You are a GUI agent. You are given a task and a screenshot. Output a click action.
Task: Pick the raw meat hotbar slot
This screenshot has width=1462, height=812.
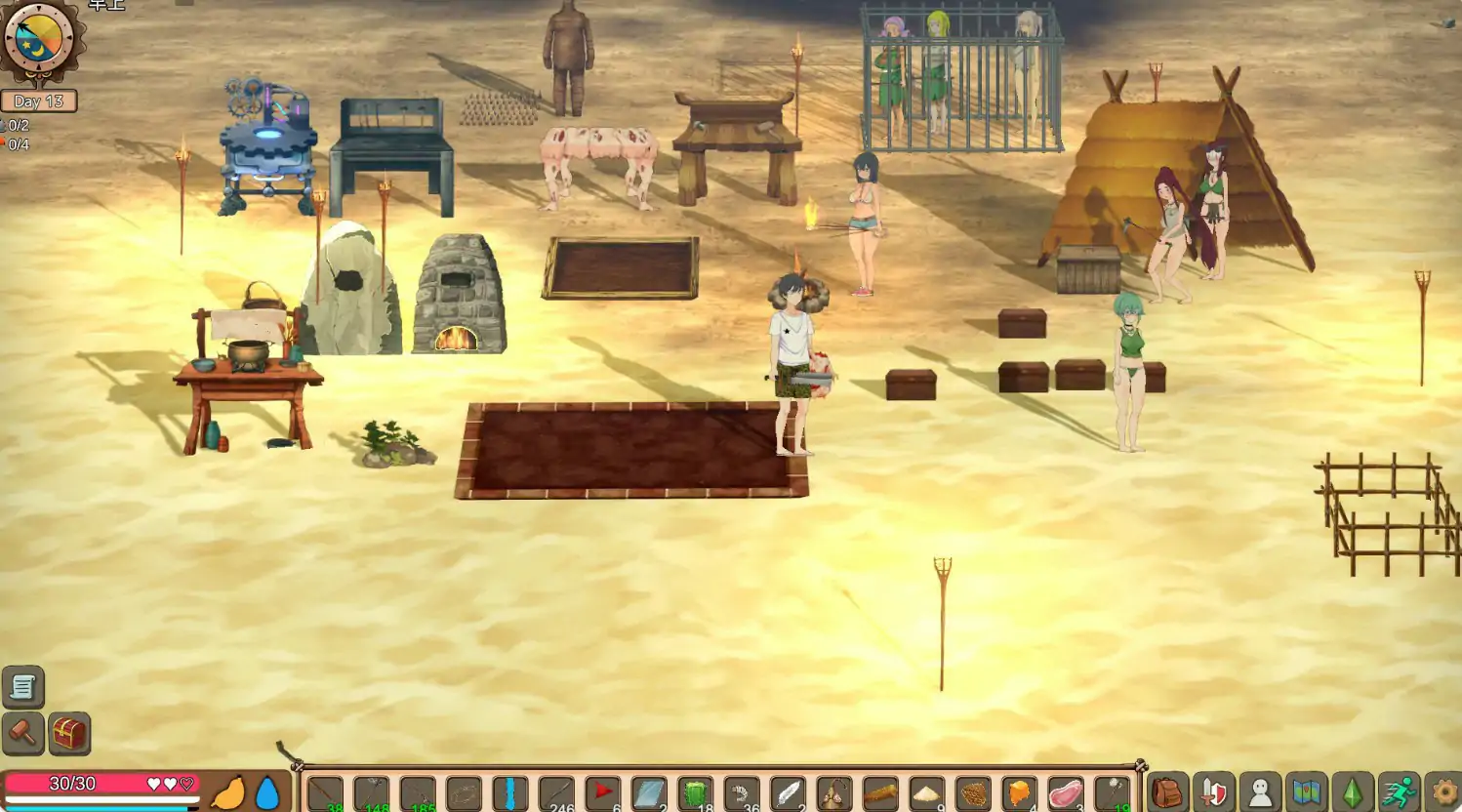tap(1066, 792)
